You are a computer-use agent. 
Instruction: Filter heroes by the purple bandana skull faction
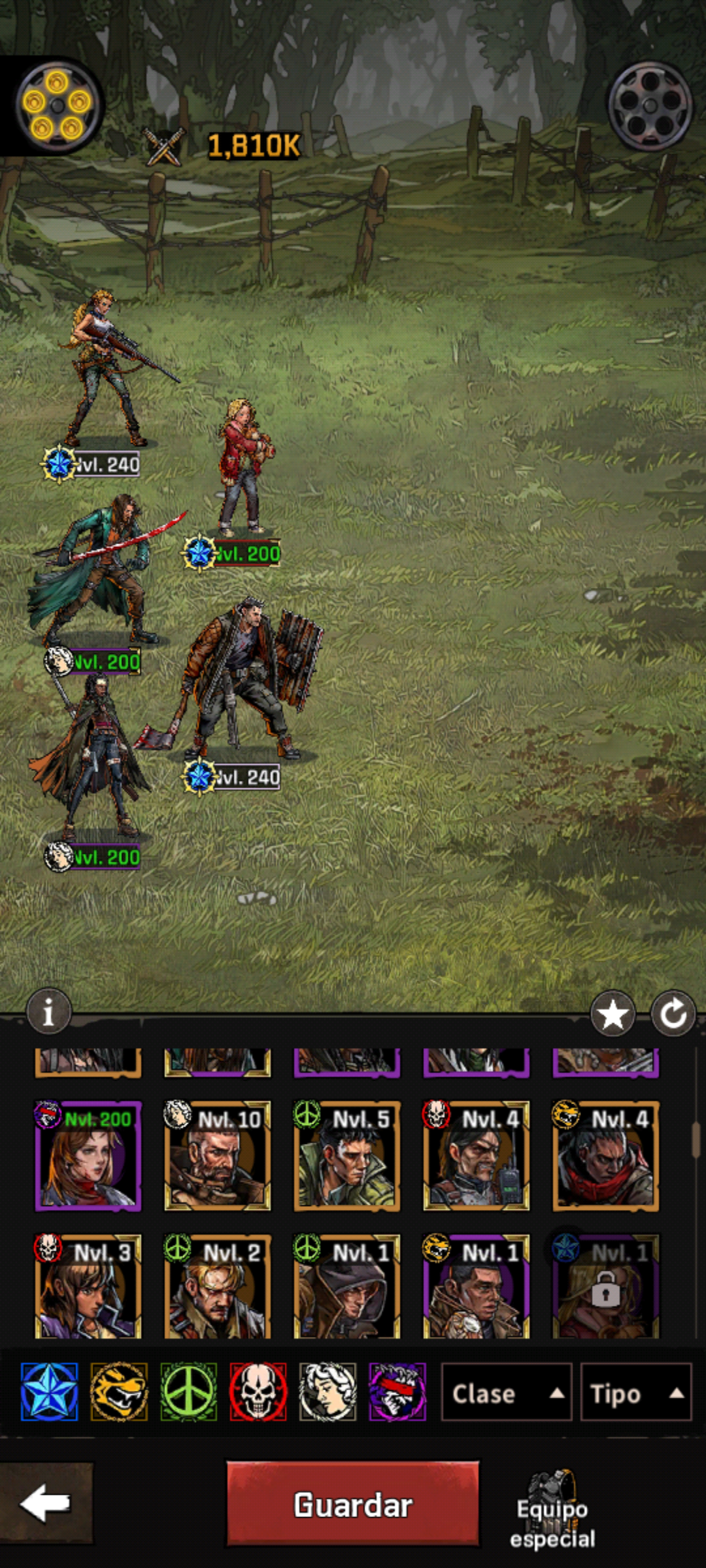[397, 1392]
